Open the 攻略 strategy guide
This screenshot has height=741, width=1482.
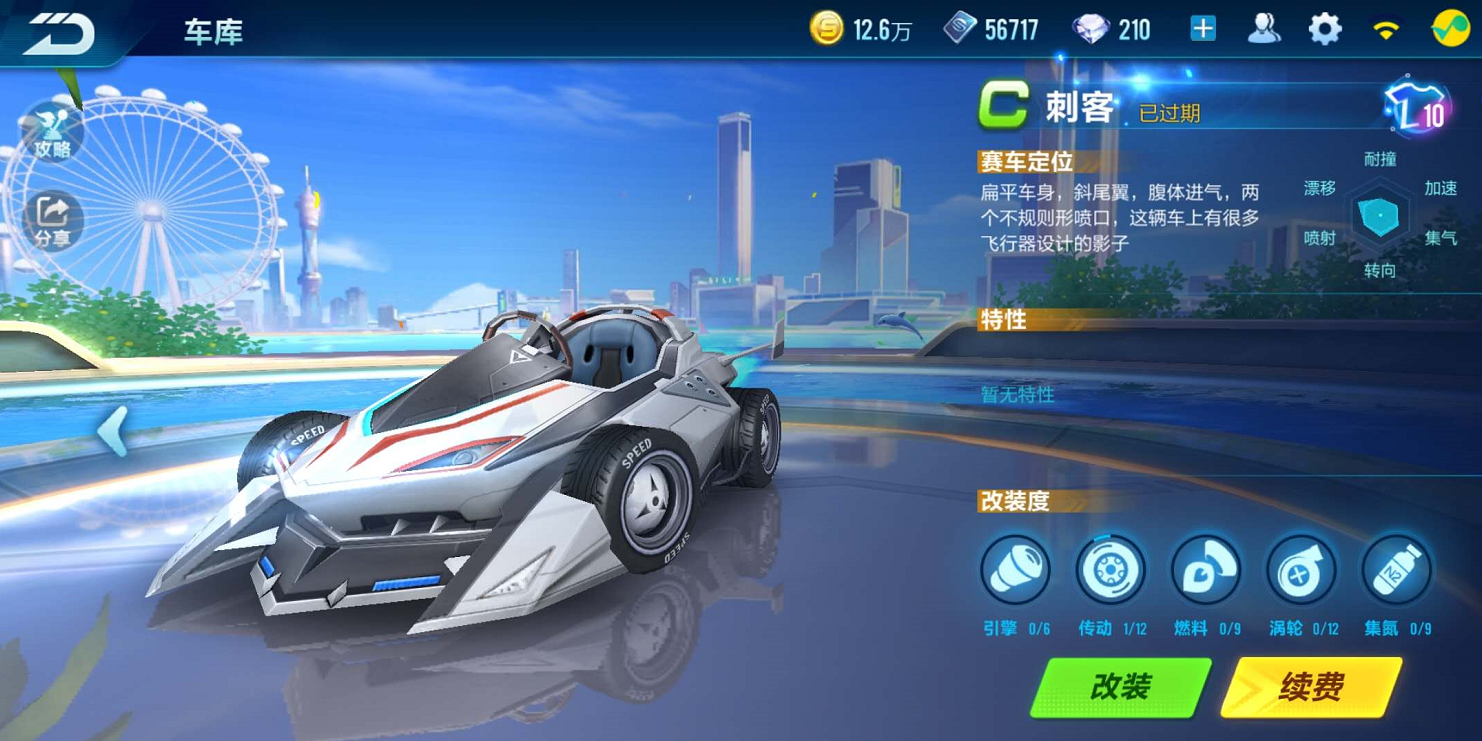[x=52, y=135]
